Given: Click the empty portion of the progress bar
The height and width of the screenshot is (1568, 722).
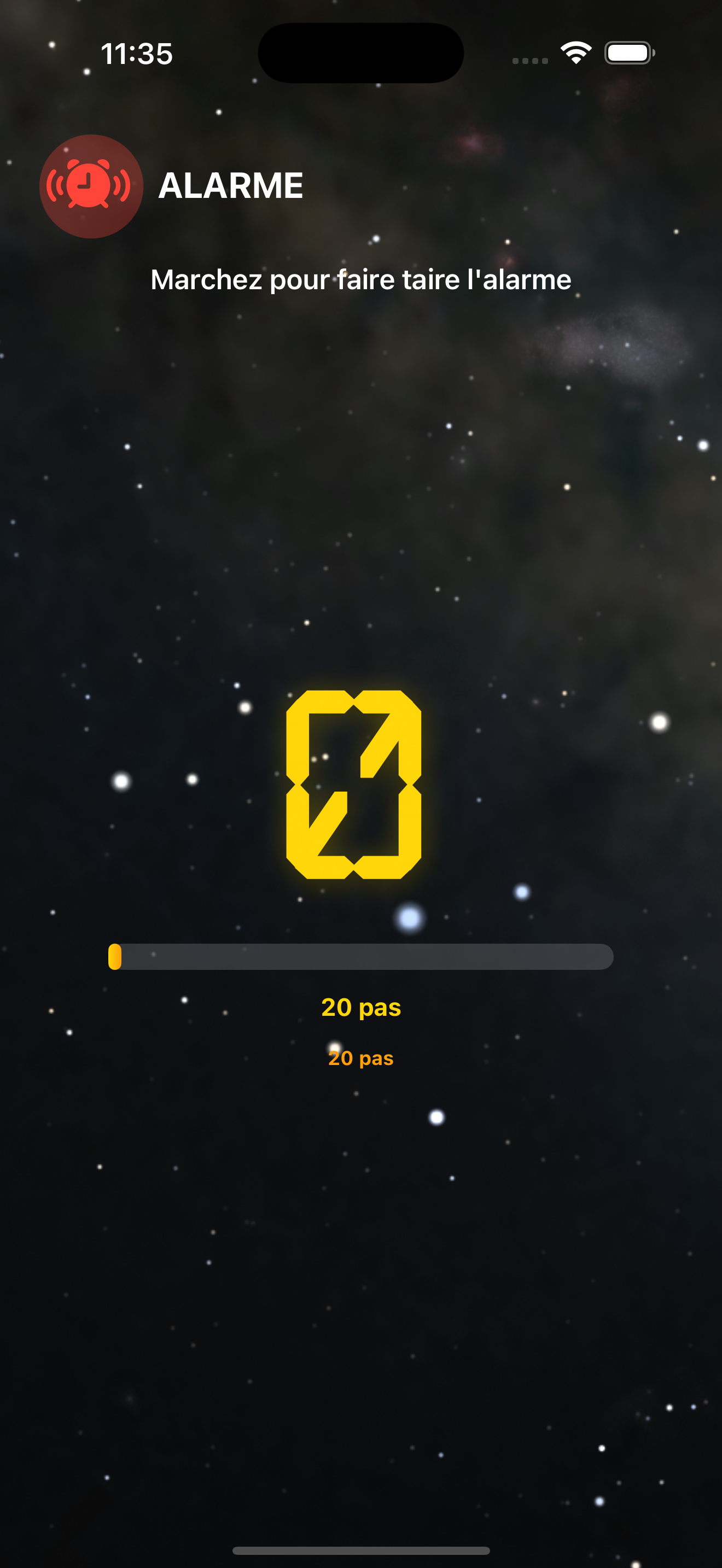Looking at the screenshot, I should point(365,956).
